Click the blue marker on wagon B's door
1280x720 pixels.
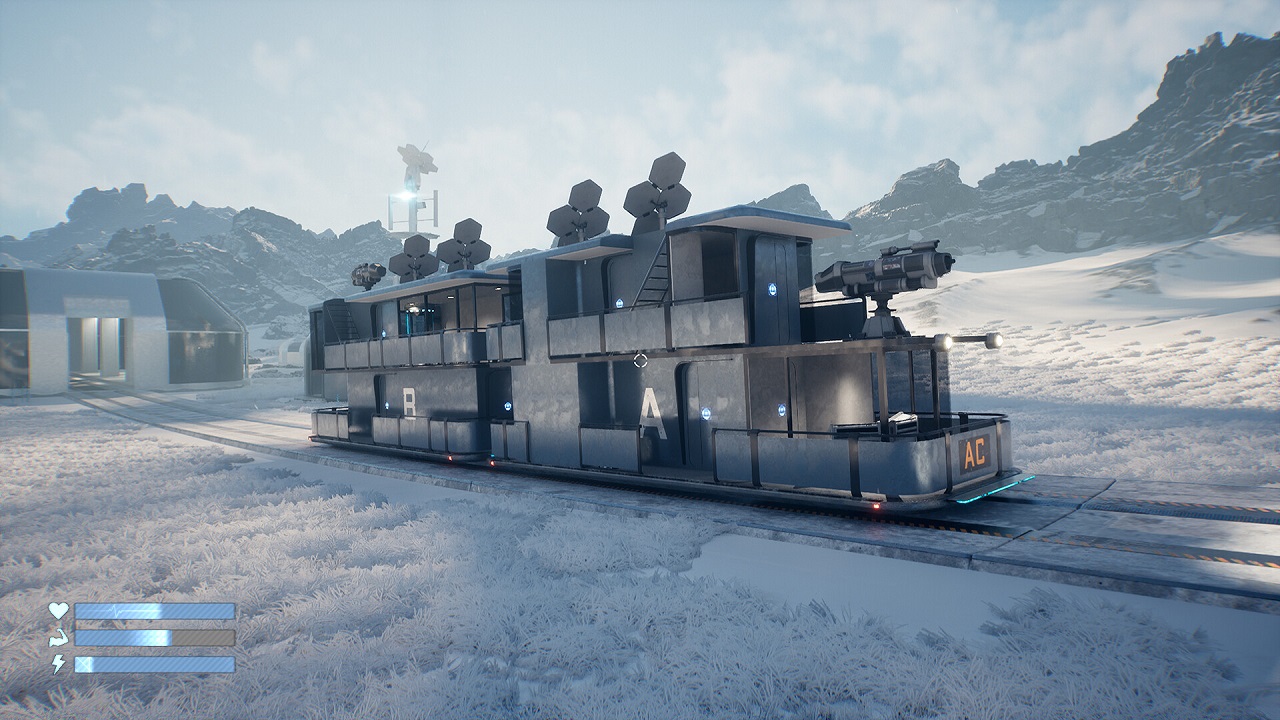click(x=387, y=403)
